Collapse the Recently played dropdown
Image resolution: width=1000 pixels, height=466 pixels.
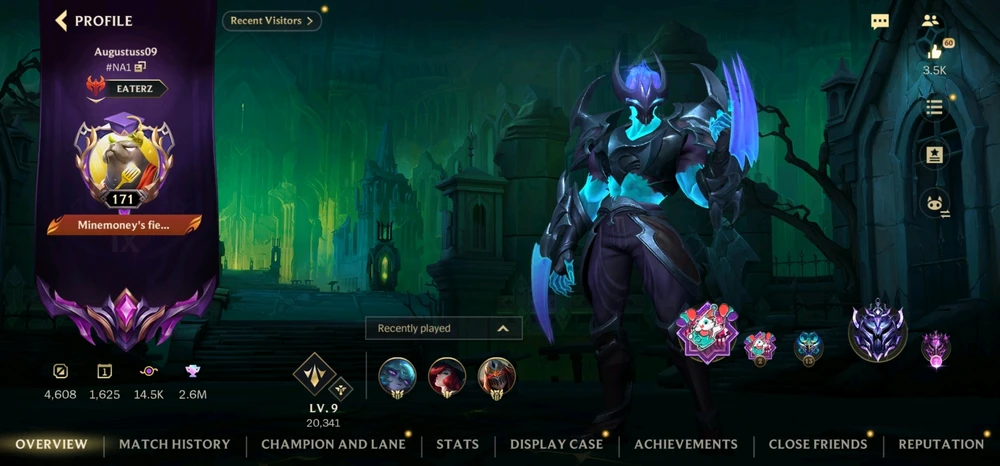(x=503, y=328)
